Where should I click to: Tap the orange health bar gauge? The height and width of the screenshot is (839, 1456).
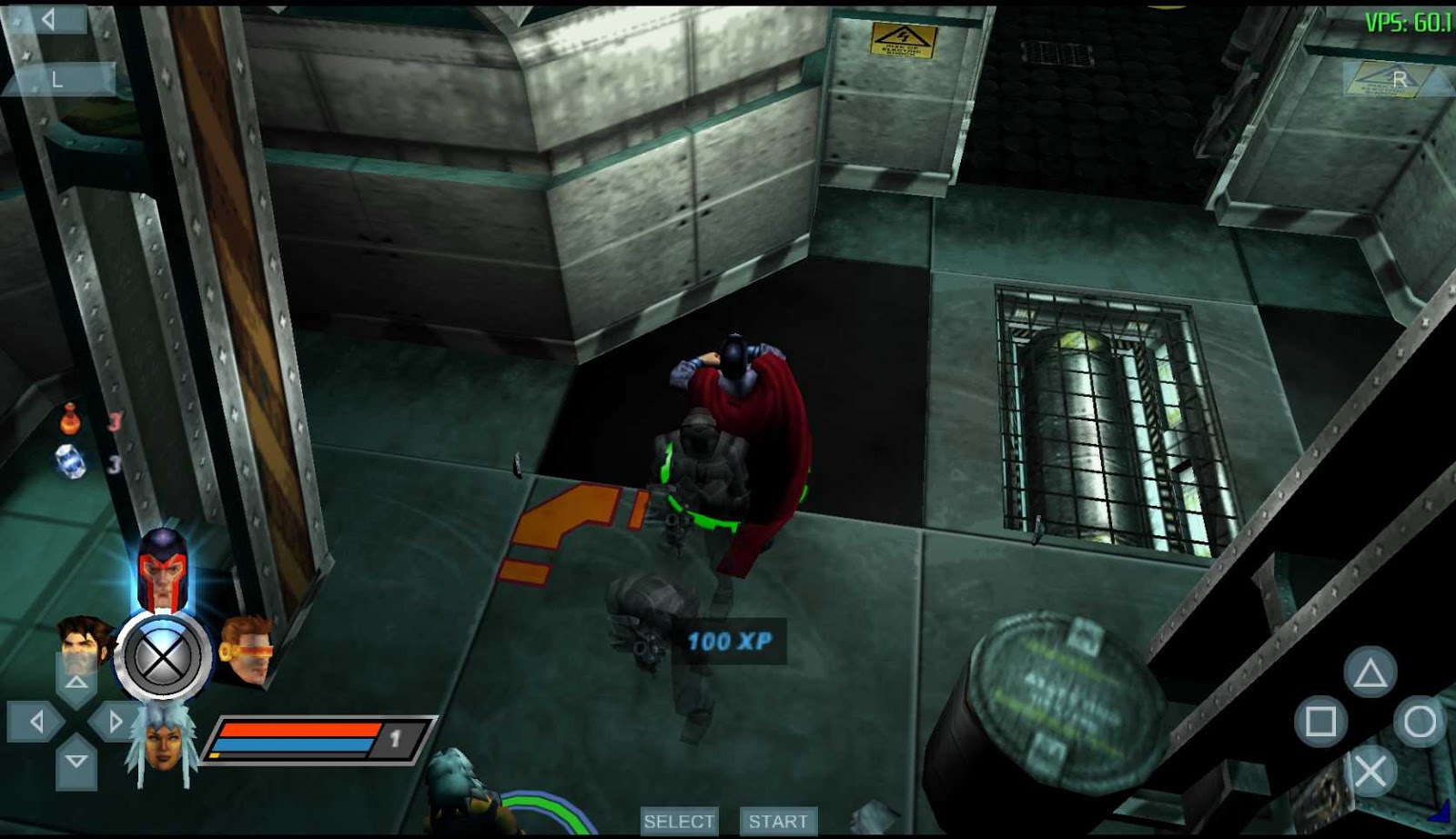click(300, 728)
